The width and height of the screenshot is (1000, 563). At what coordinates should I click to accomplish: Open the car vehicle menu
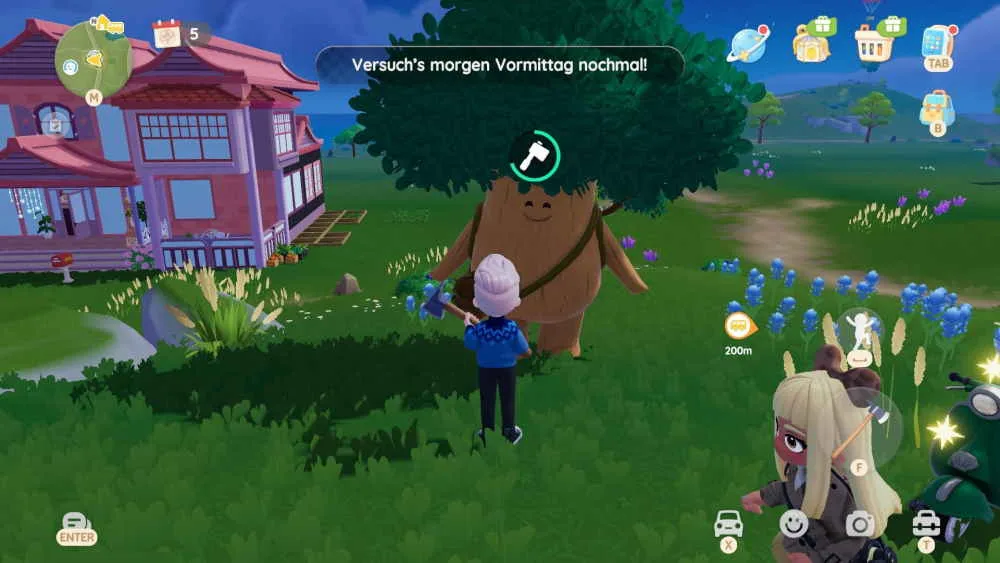click(729, 523)
